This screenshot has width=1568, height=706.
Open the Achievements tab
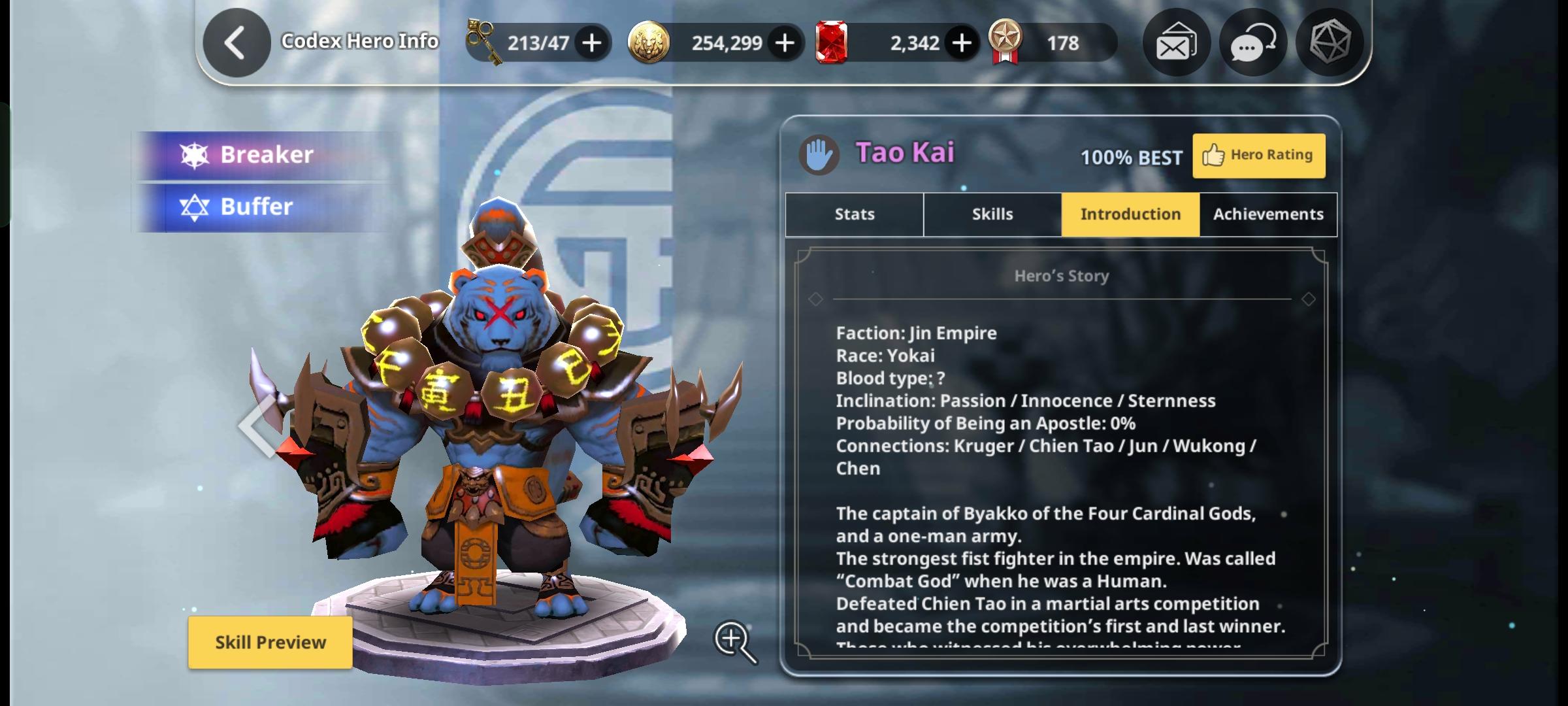coord(1267,214)
